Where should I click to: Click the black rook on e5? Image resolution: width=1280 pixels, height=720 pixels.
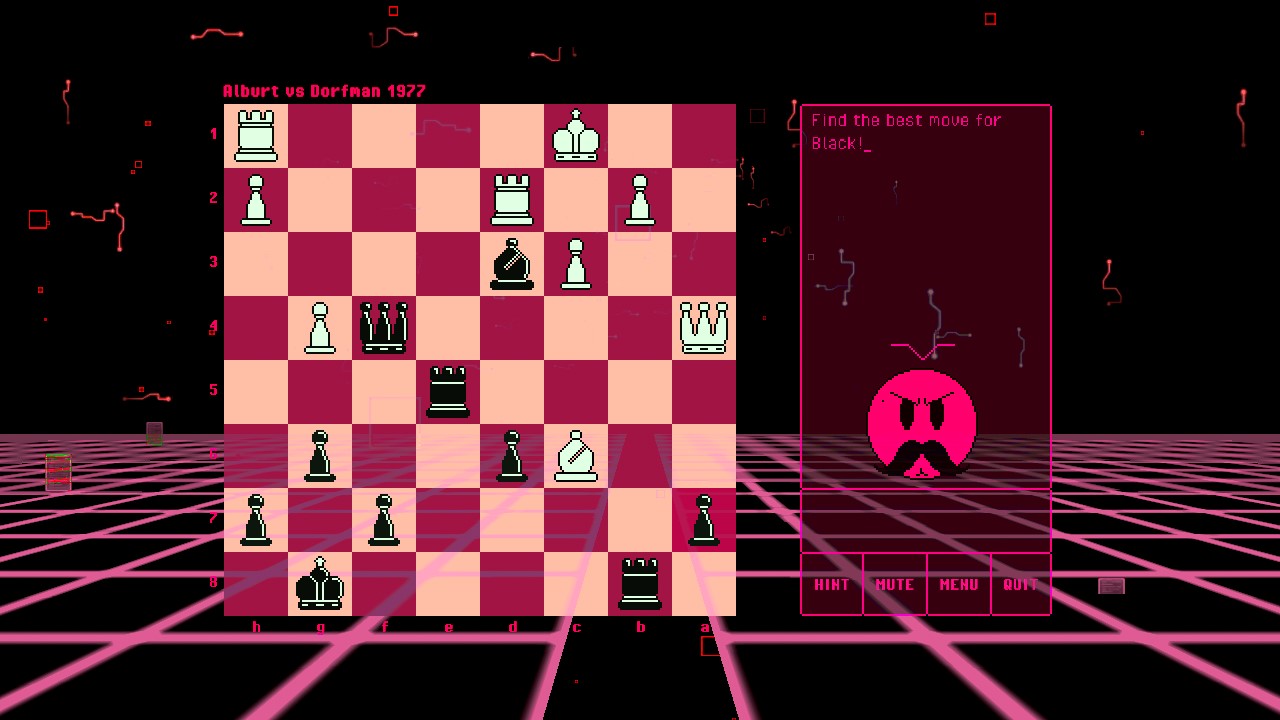(x=448, y=389)
